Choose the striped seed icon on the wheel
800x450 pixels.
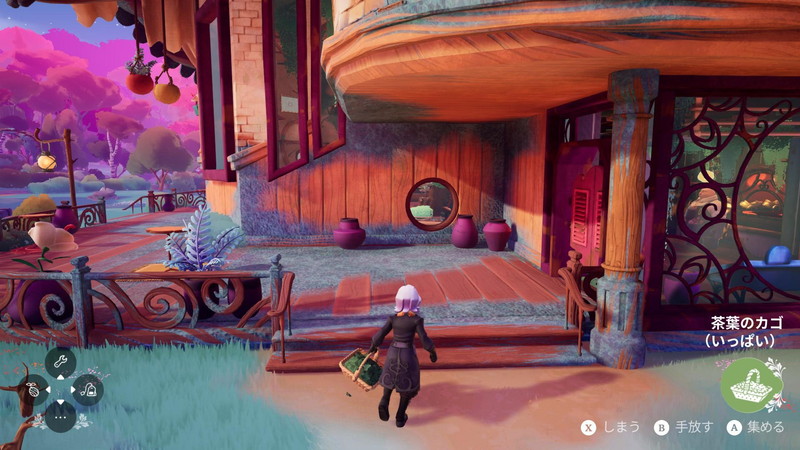click(x=32, y=389)
